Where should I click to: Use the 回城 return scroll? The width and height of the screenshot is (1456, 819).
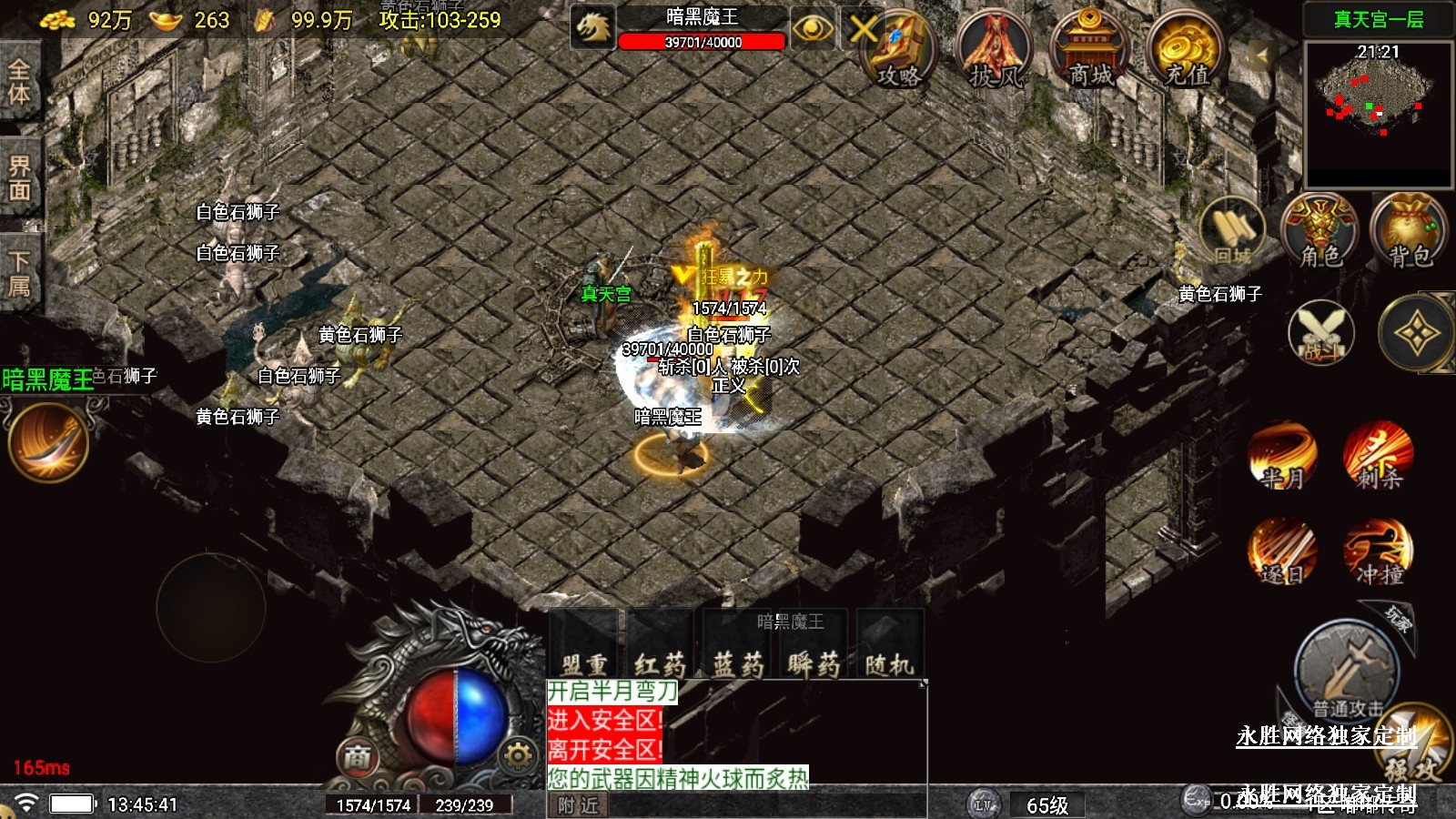tap(1233, 232)
